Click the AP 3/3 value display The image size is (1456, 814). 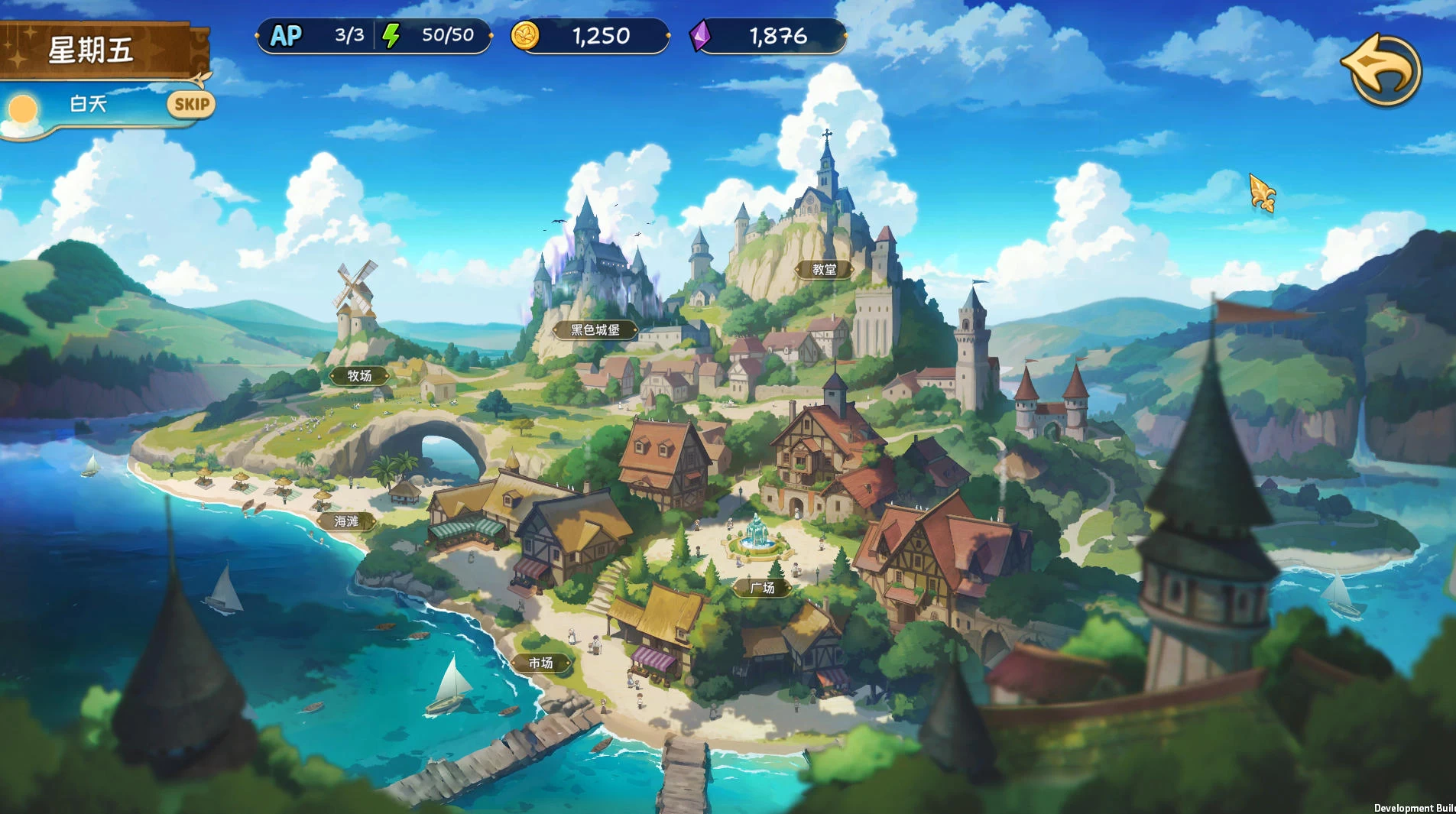coord(348,34)
